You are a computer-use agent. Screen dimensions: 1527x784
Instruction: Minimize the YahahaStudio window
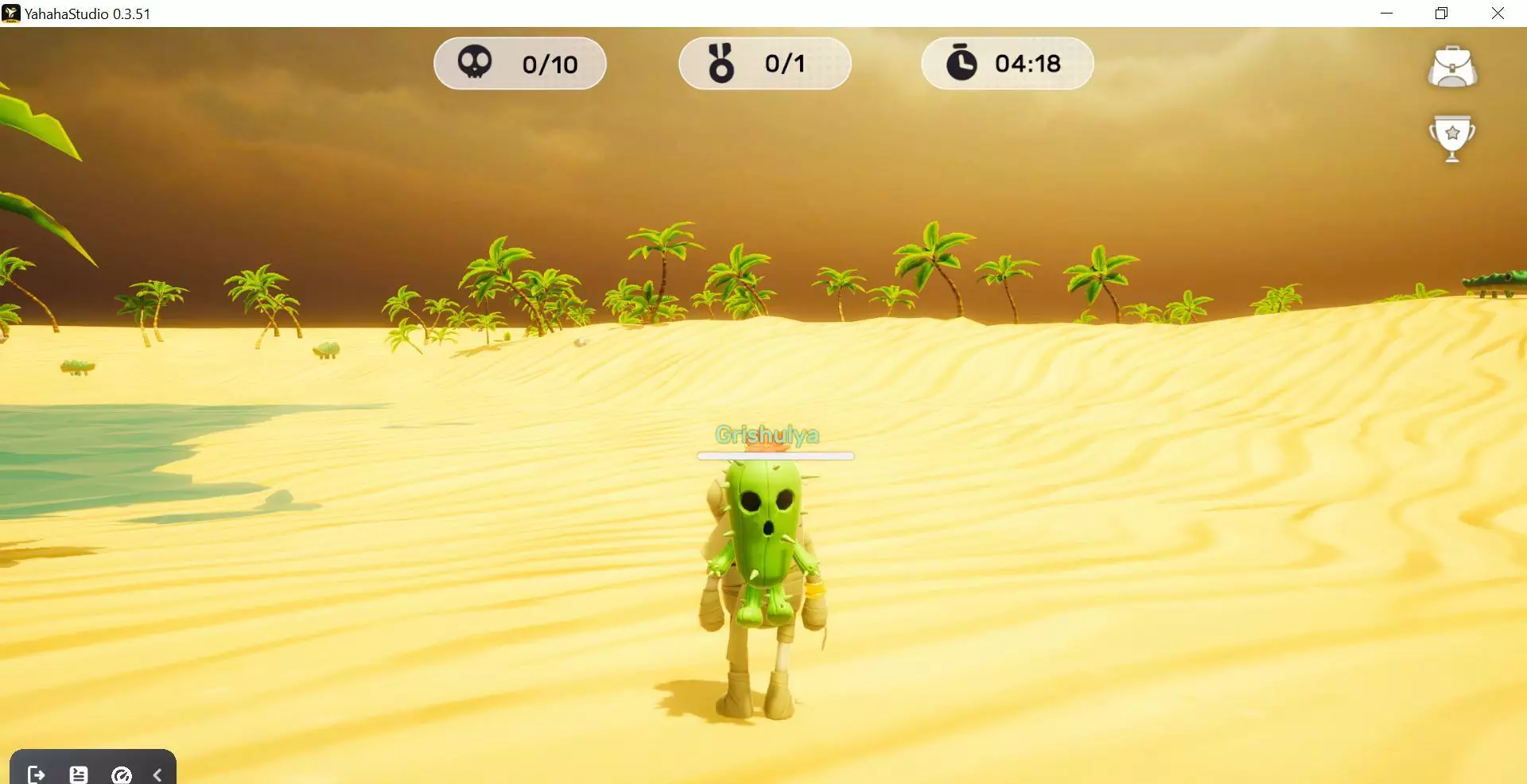1388,13
